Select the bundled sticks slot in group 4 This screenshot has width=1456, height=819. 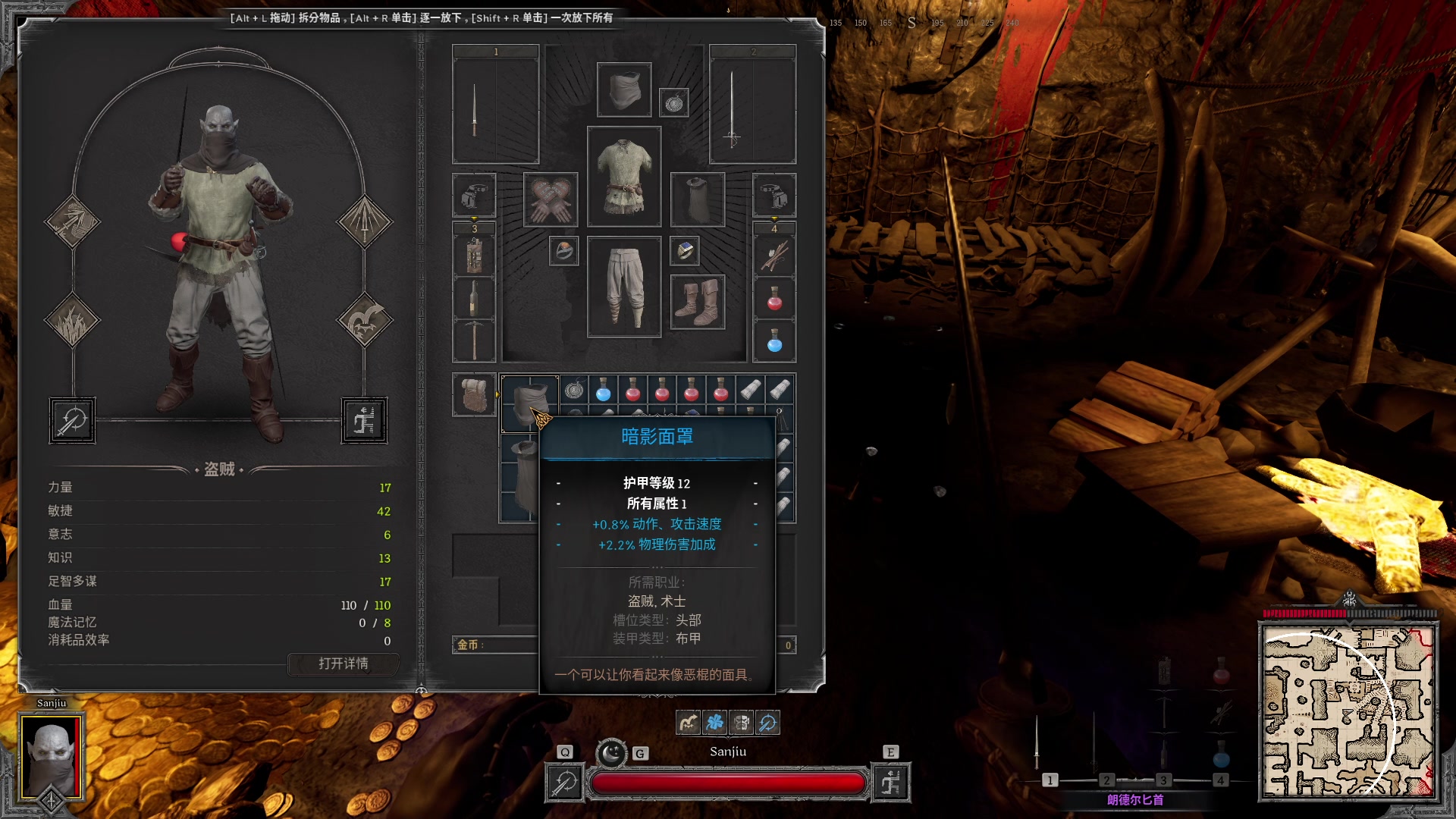tap(774, 256)
